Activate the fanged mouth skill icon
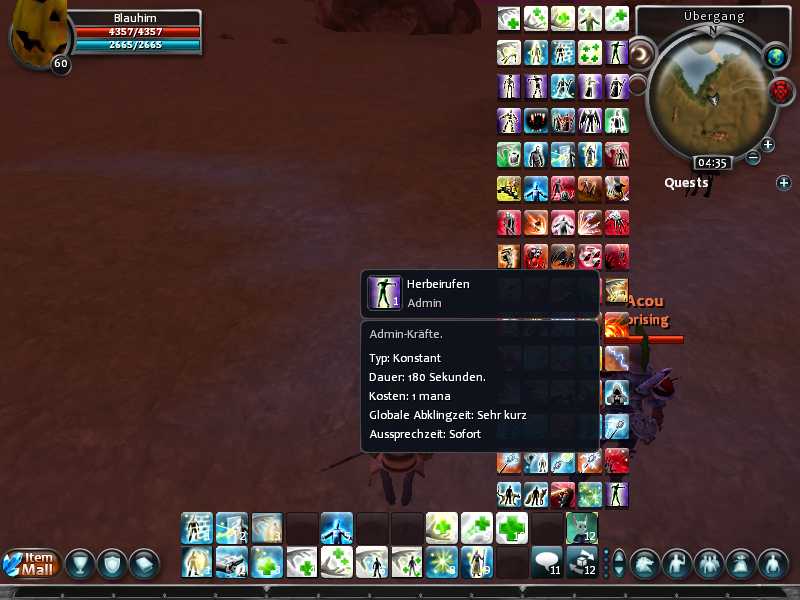The height and width of the screenshot is (600, 800). tap(536, 121)
